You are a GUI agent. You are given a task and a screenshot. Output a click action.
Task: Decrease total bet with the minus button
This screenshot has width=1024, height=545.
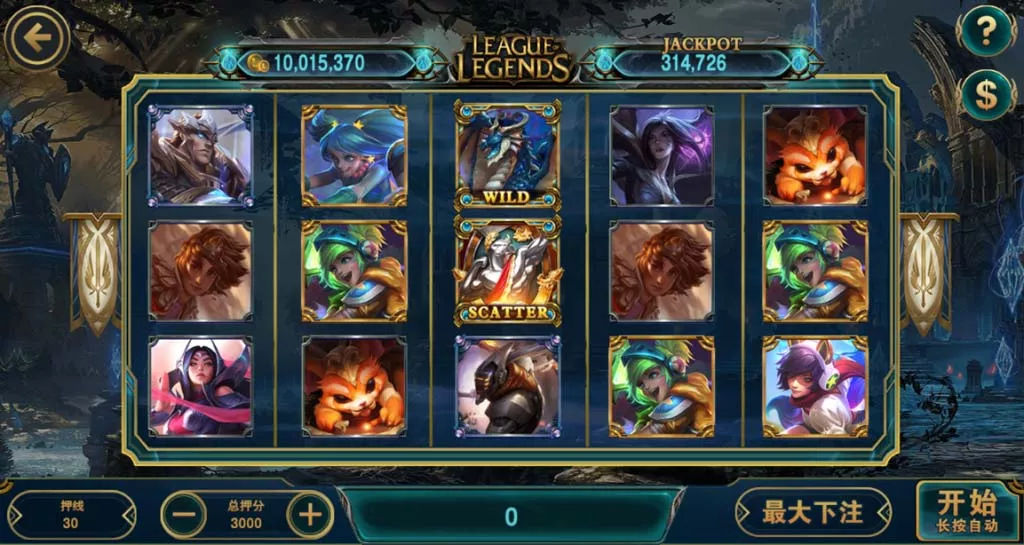[184, 515]
